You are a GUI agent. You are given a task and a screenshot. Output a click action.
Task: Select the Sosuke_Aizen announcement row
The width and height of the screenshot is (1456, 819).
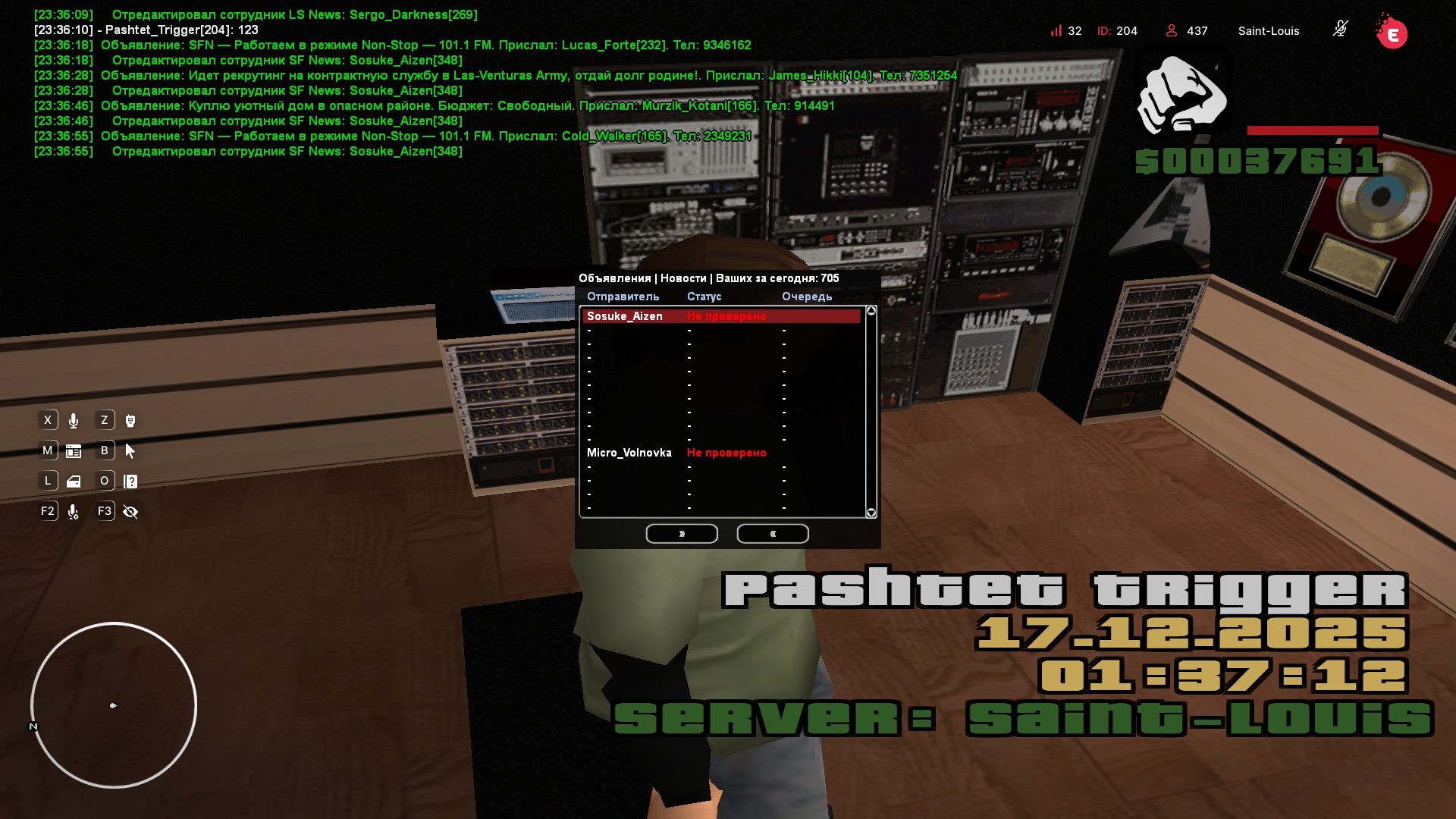[x=720, y=316]
